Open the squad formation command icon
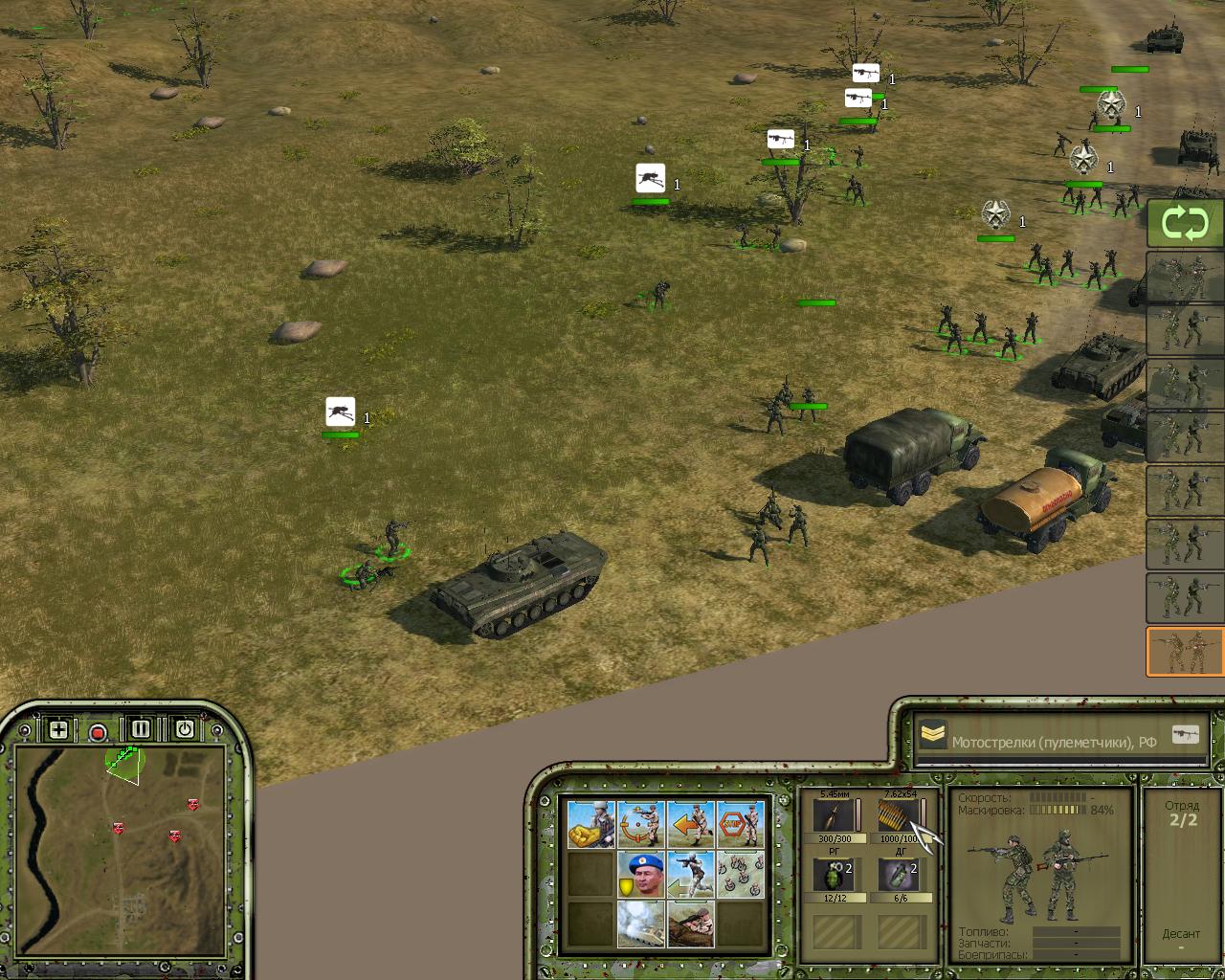 coord(740,874)
